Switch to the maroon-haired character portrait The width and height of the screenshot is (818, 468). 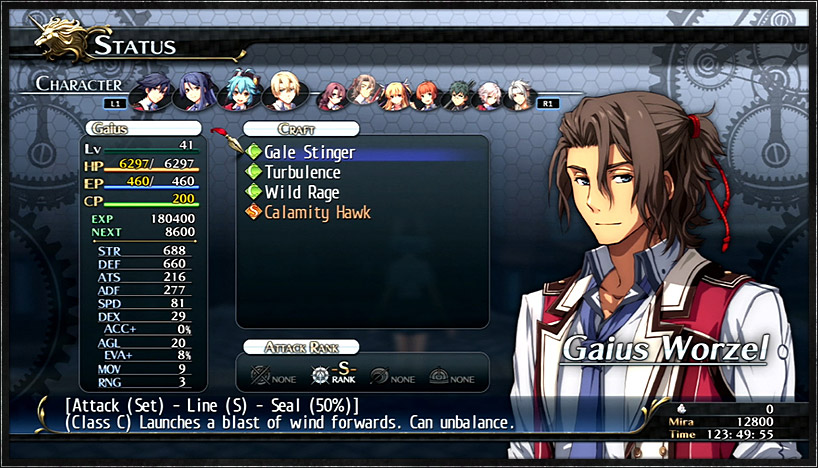[x=332, y=96]
